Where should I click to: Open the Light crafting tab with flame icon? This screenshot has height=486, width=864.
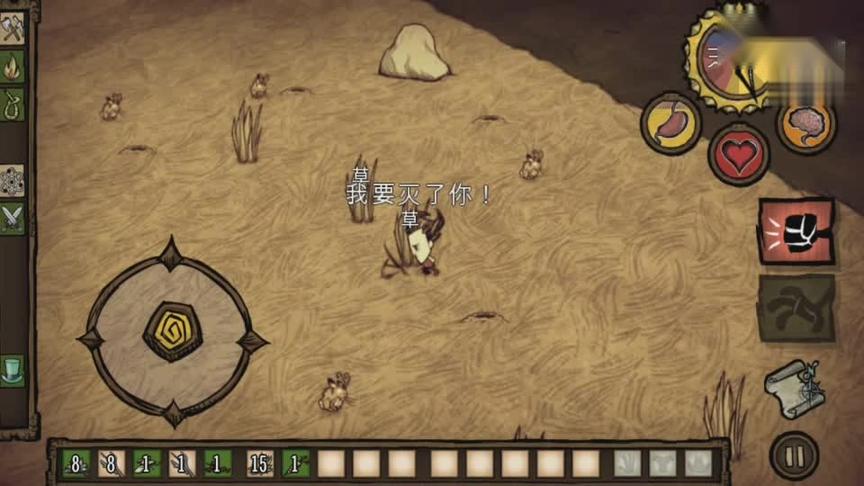[12, 67]
